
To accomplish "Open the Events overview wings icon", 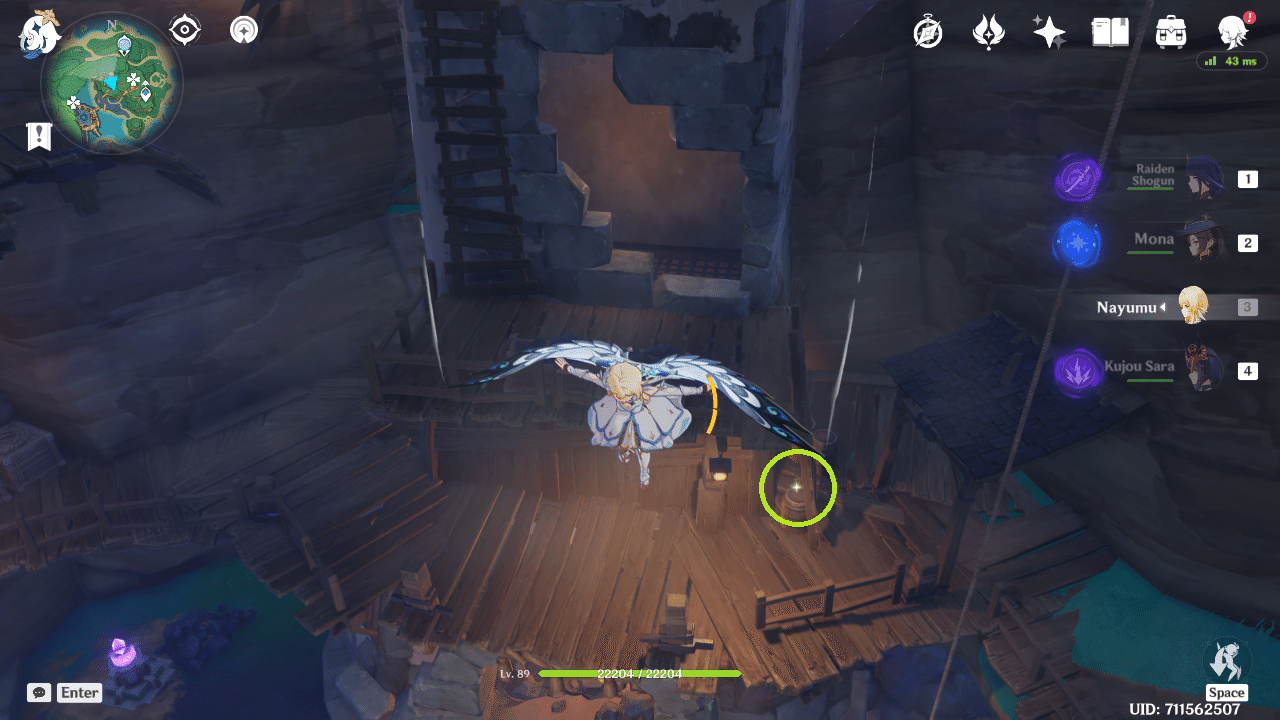I will 988,30.
